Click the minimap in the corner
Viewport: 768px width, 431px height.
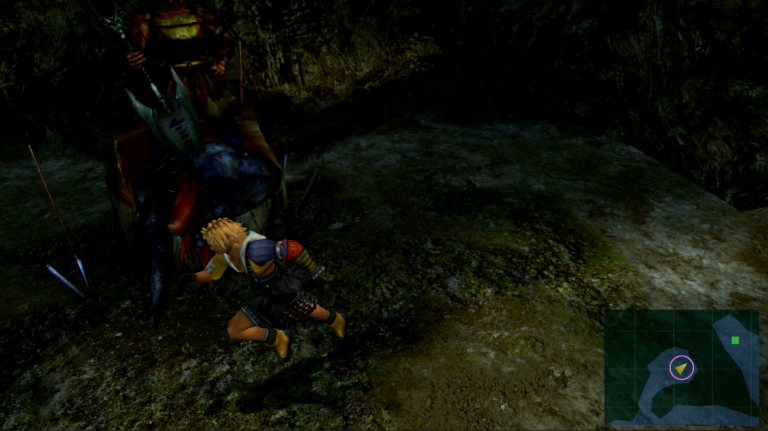tap(682, 368)
